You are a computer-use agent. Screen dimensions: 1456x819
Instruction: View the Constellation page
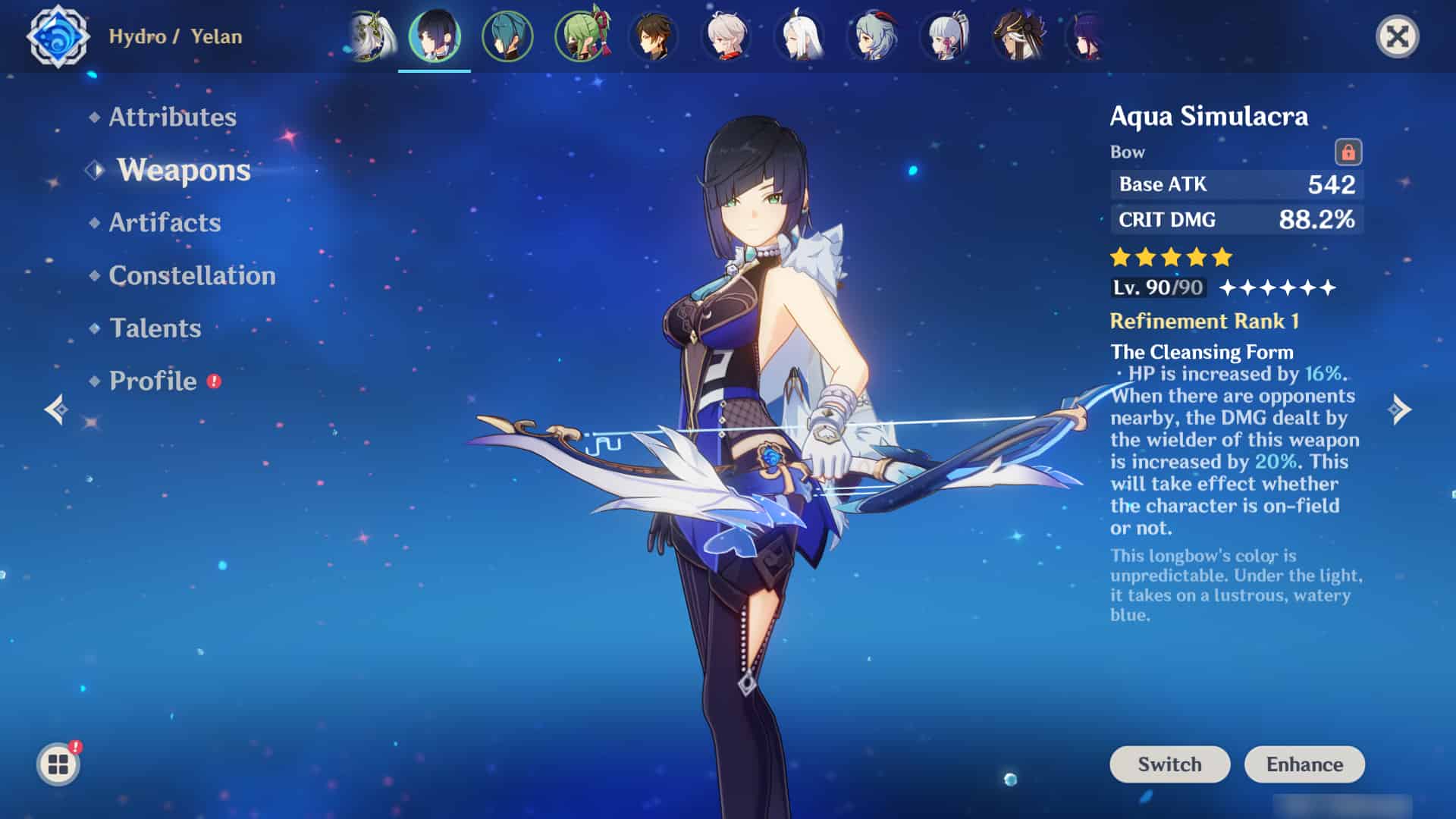[192, 275]
